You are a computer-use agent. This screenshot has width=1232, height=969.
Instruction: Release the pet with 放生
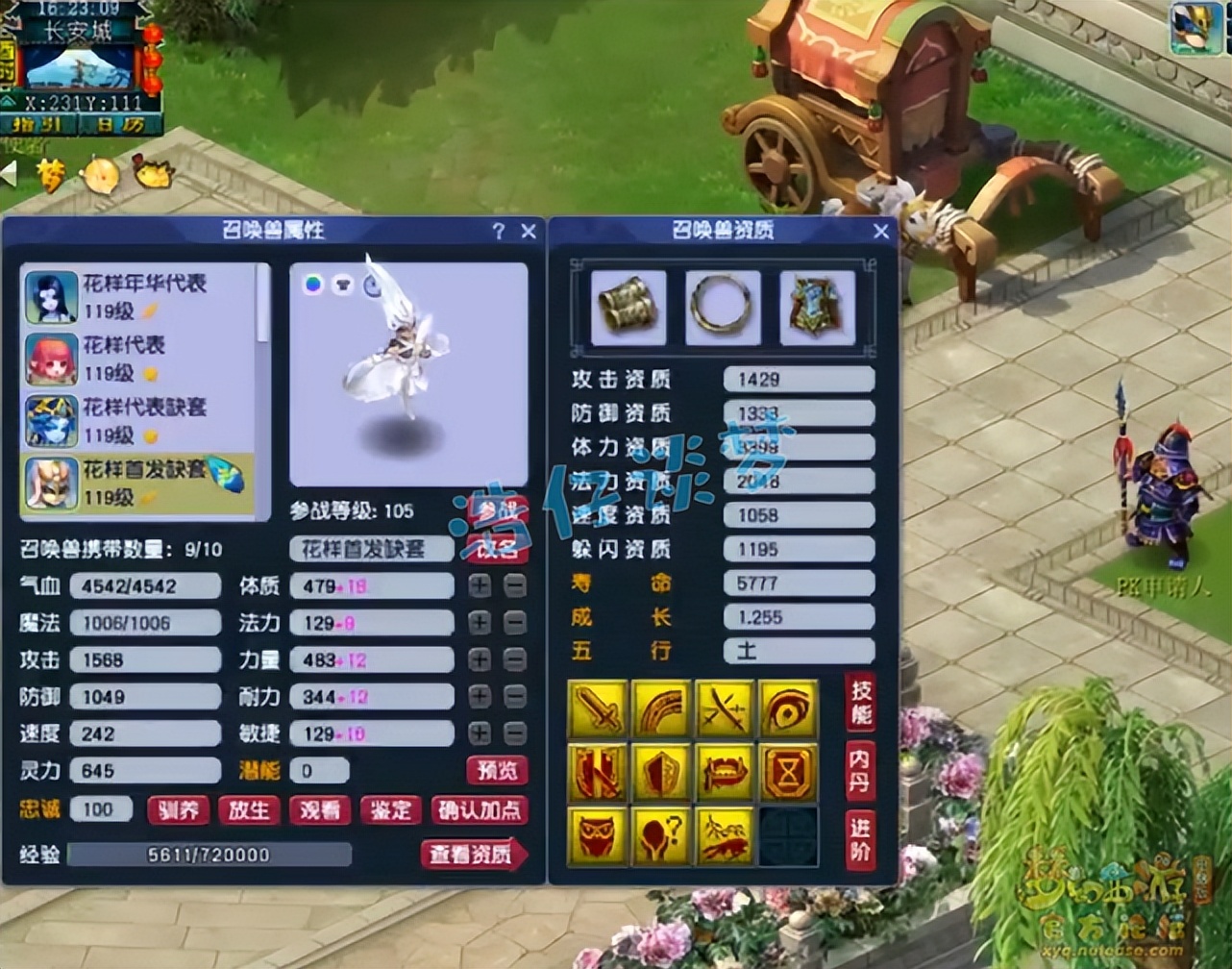[248, 810]
